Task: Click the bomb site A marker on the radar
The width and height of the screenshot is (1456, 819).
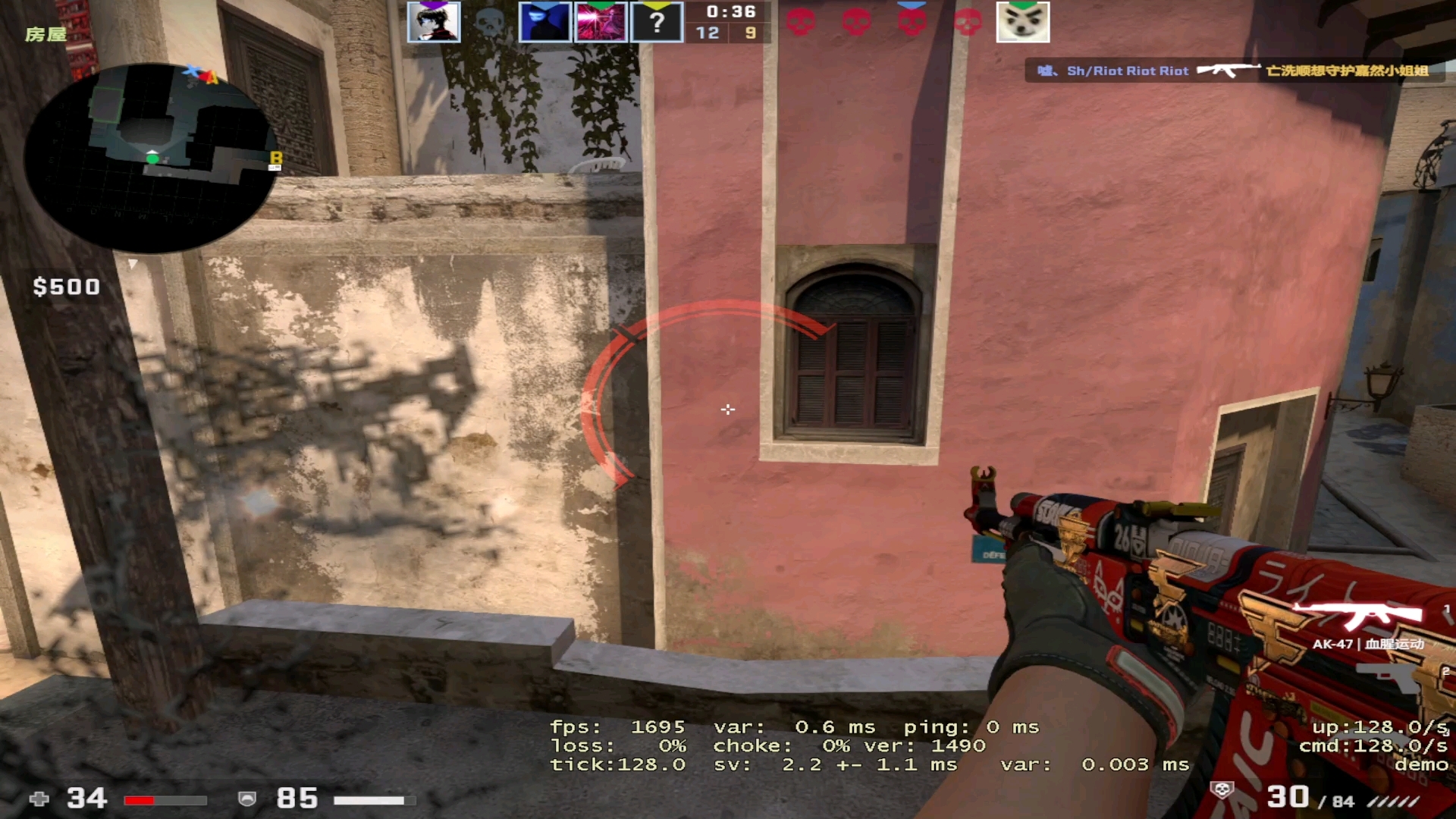Action: coord(213,76)
